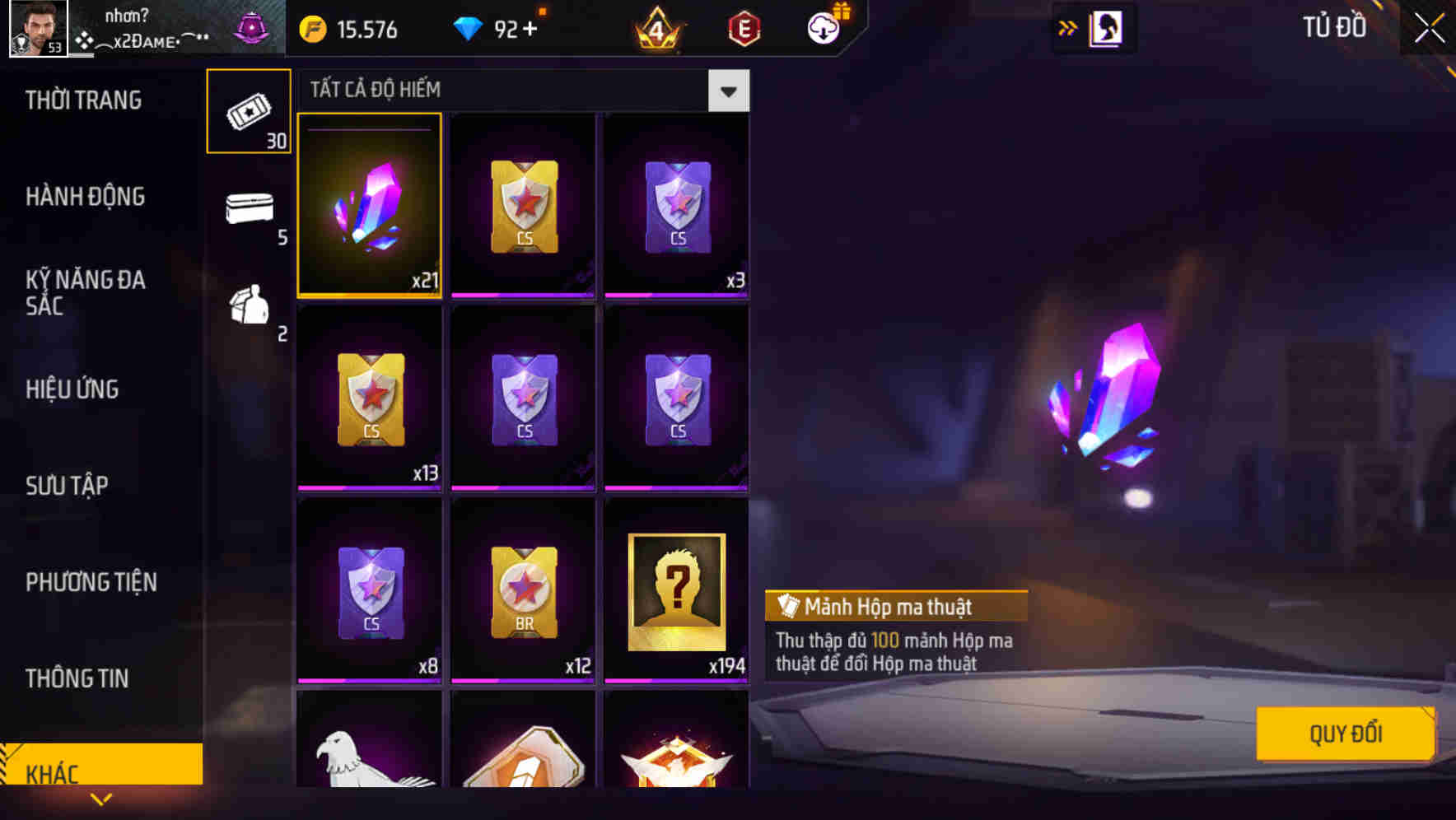Screen dimensions: 1456x820
Task: Select the character preview icon near top right
Action: 1104,27
